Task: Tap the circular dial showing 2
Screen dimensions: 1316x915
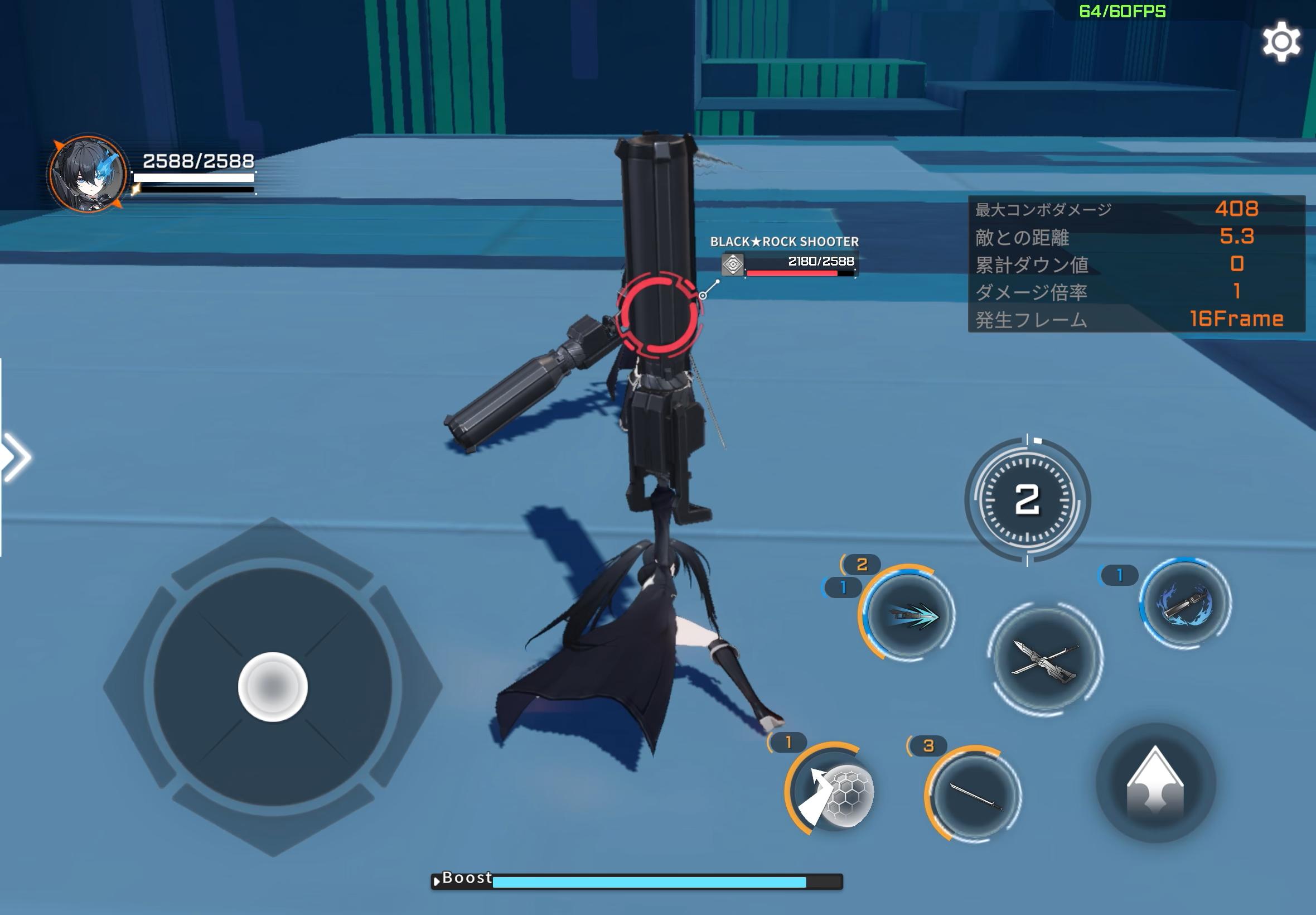Action: click(1027, 499)
